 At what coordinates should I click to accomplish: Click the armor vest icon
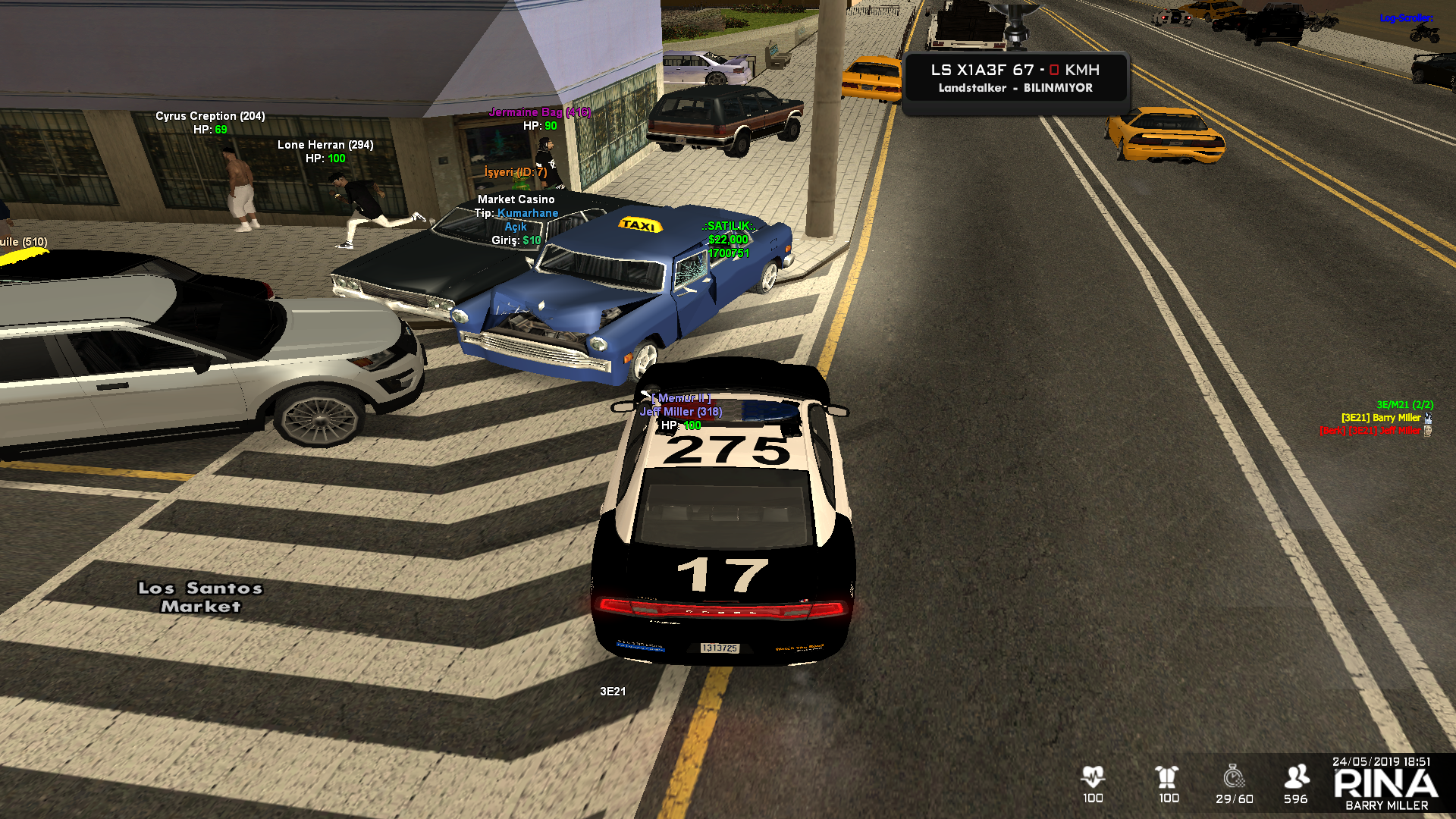[1167, 777]
